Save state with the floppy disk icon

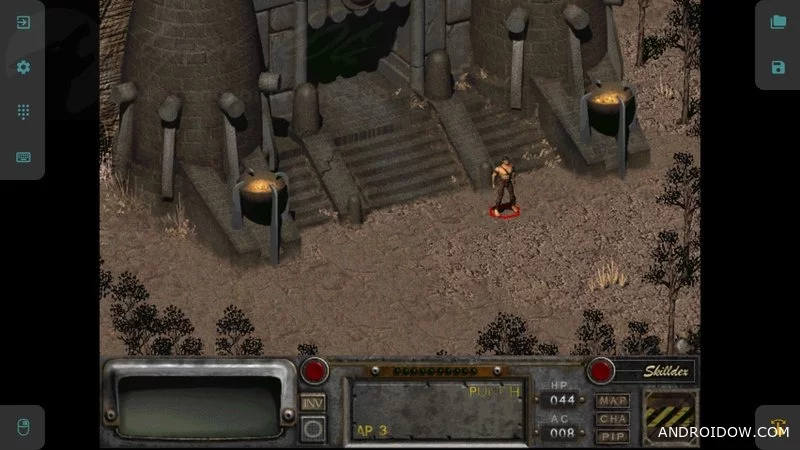coord(778,67)
